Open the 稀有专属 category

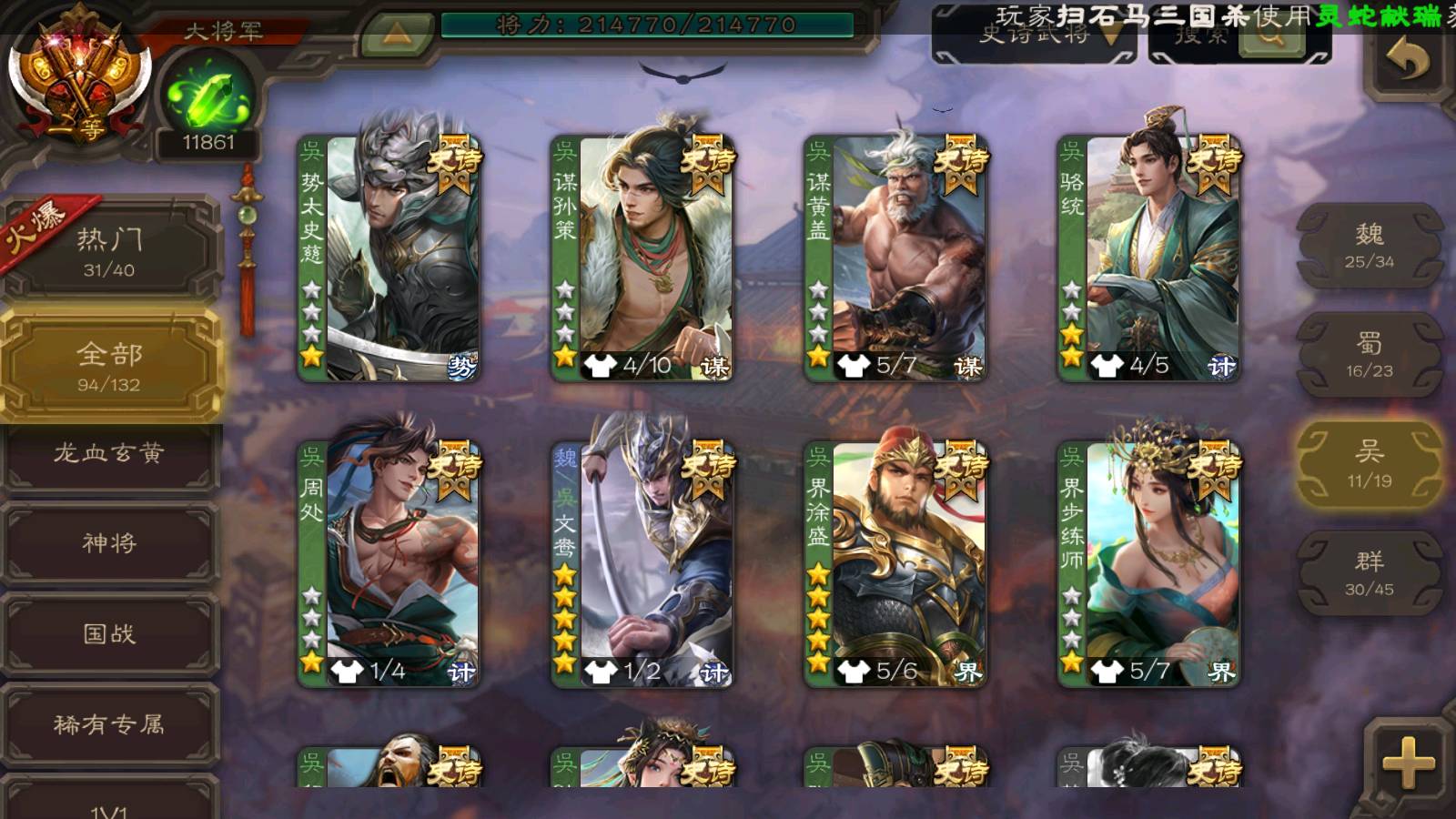(109, 724)
